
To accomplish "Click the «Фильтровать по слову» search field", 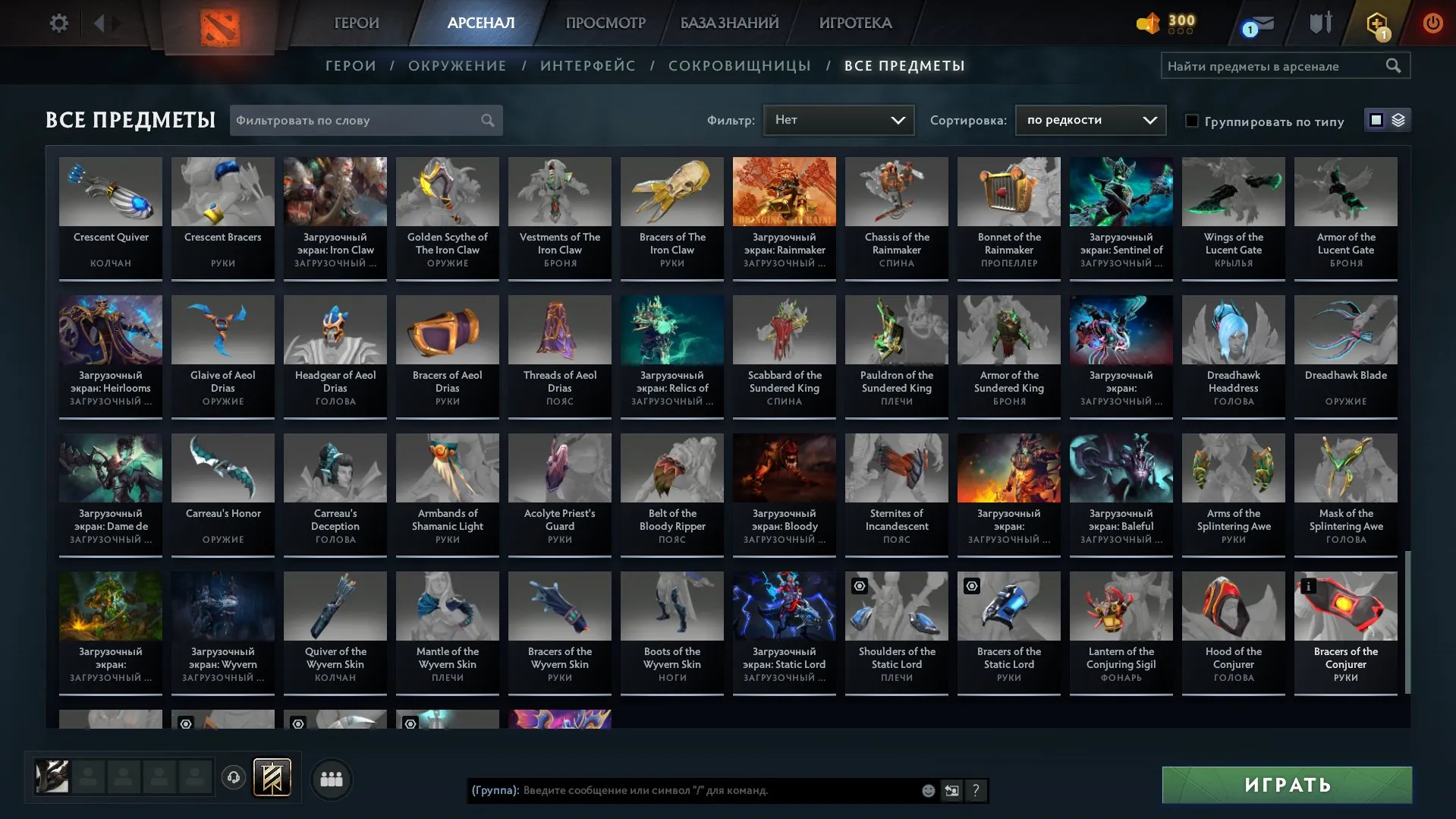I will [x=357, y=120].
